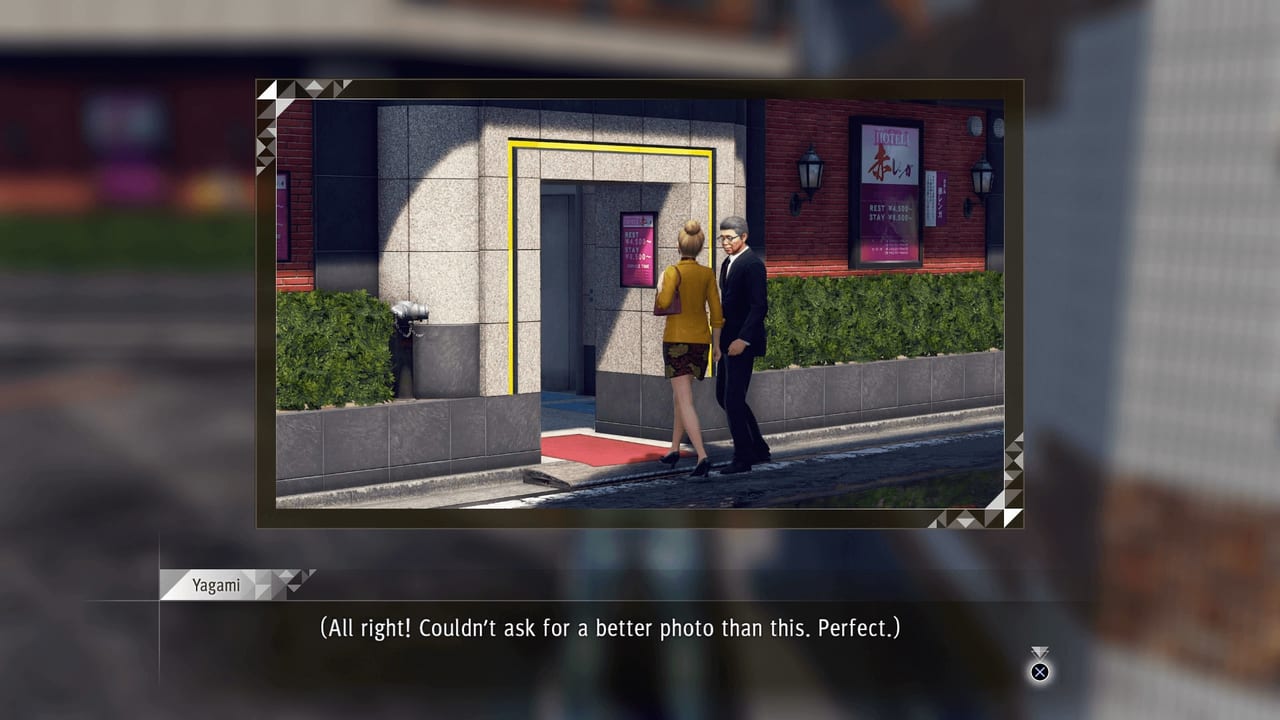Click the framed photo of the couple
1280x720 pixels.
(633, 303)
